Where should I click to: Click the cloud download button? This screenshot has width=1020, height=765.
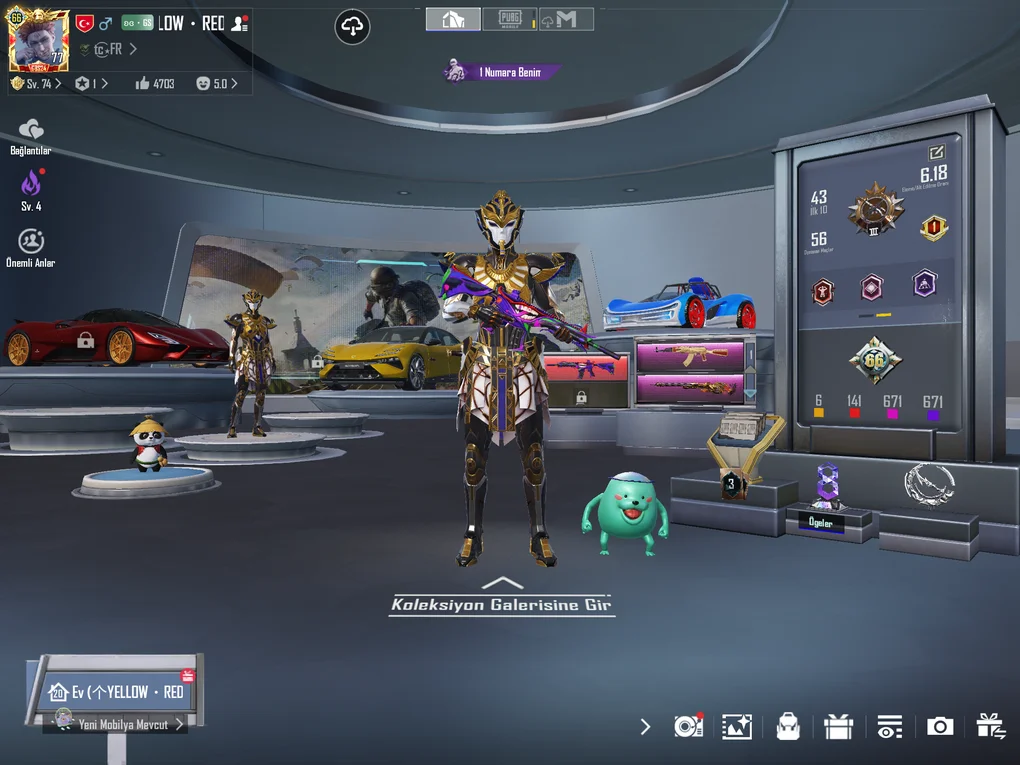[352, 27]
